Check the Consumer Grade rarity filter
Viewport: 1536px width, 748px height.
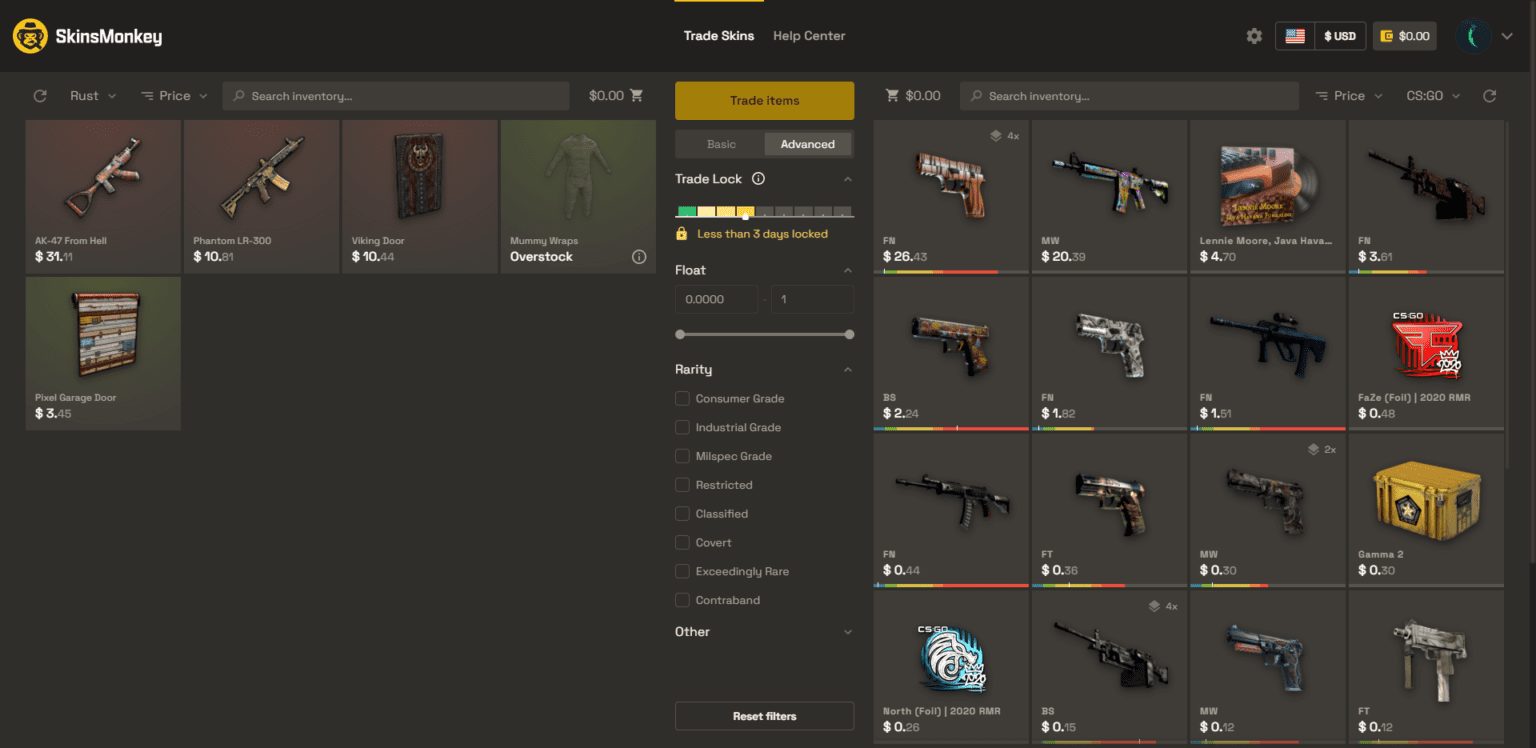[685, 398]
